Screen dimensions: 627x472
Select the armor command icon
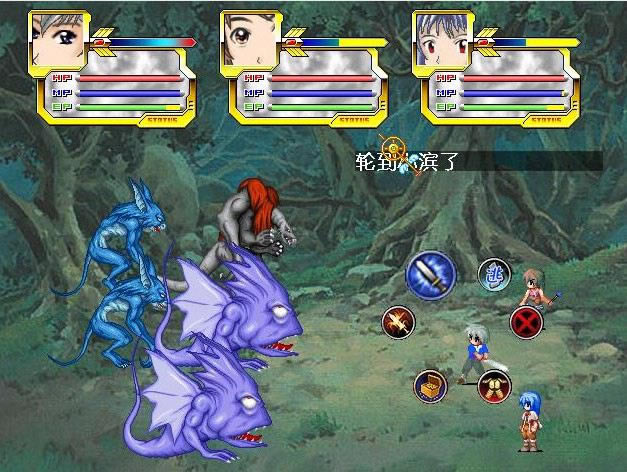[x=493, y=385]
